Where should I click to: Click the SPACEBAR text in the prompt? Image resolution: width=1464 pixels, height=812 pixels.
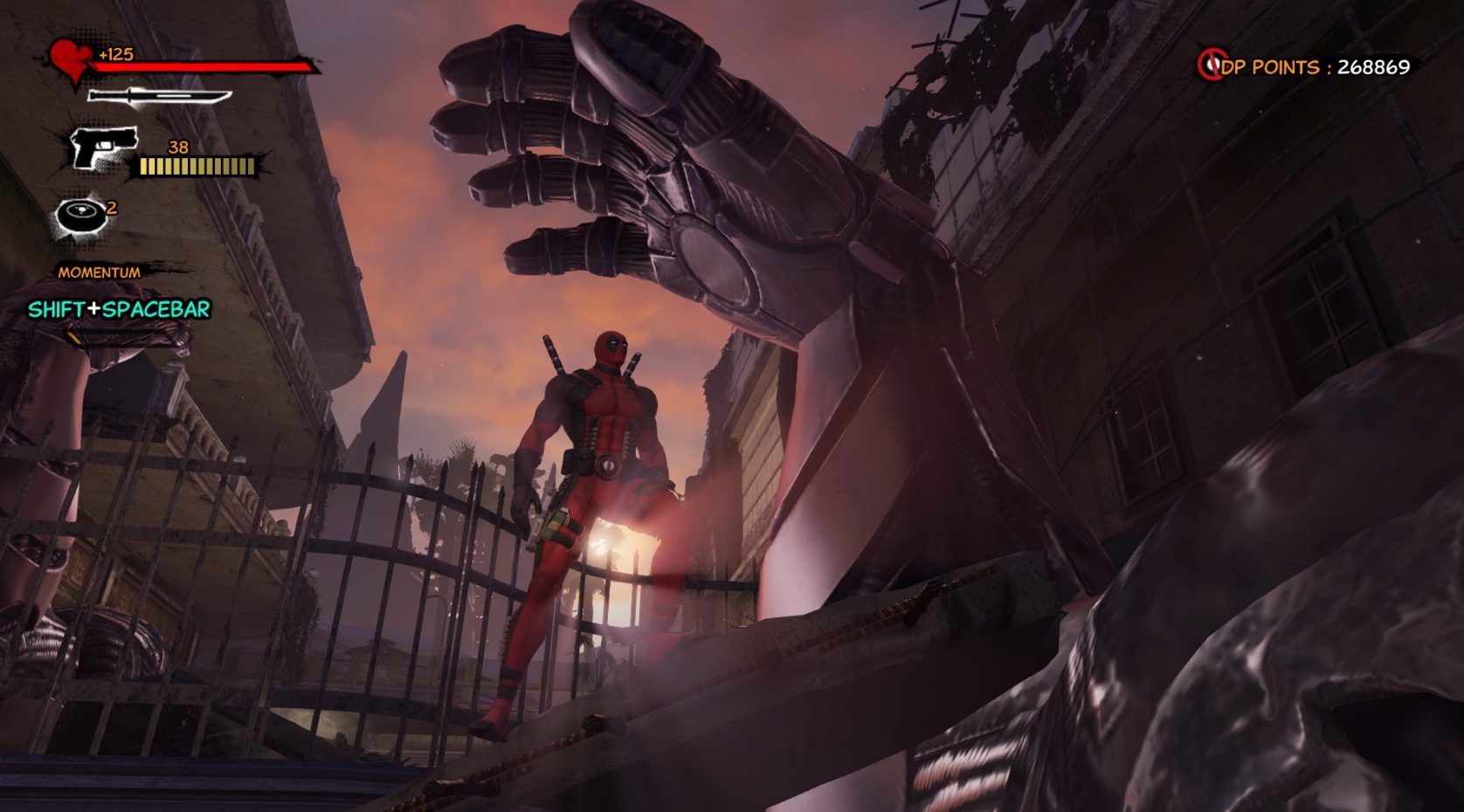click(155, 307)
